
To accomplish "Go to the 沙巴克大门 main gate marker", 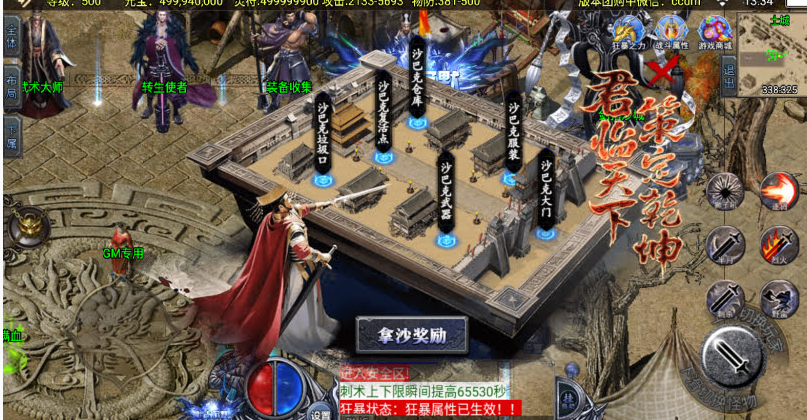I will click(x=546, y=233).
